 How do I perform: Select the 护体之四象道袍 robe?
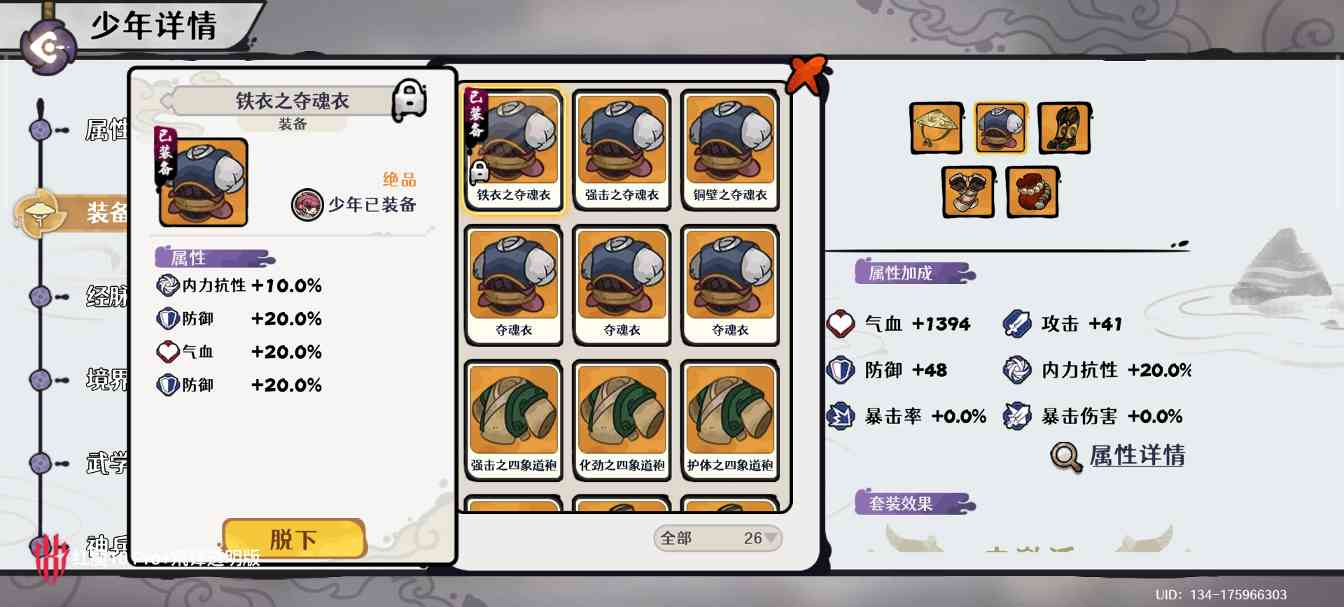[x=730, y=418]
